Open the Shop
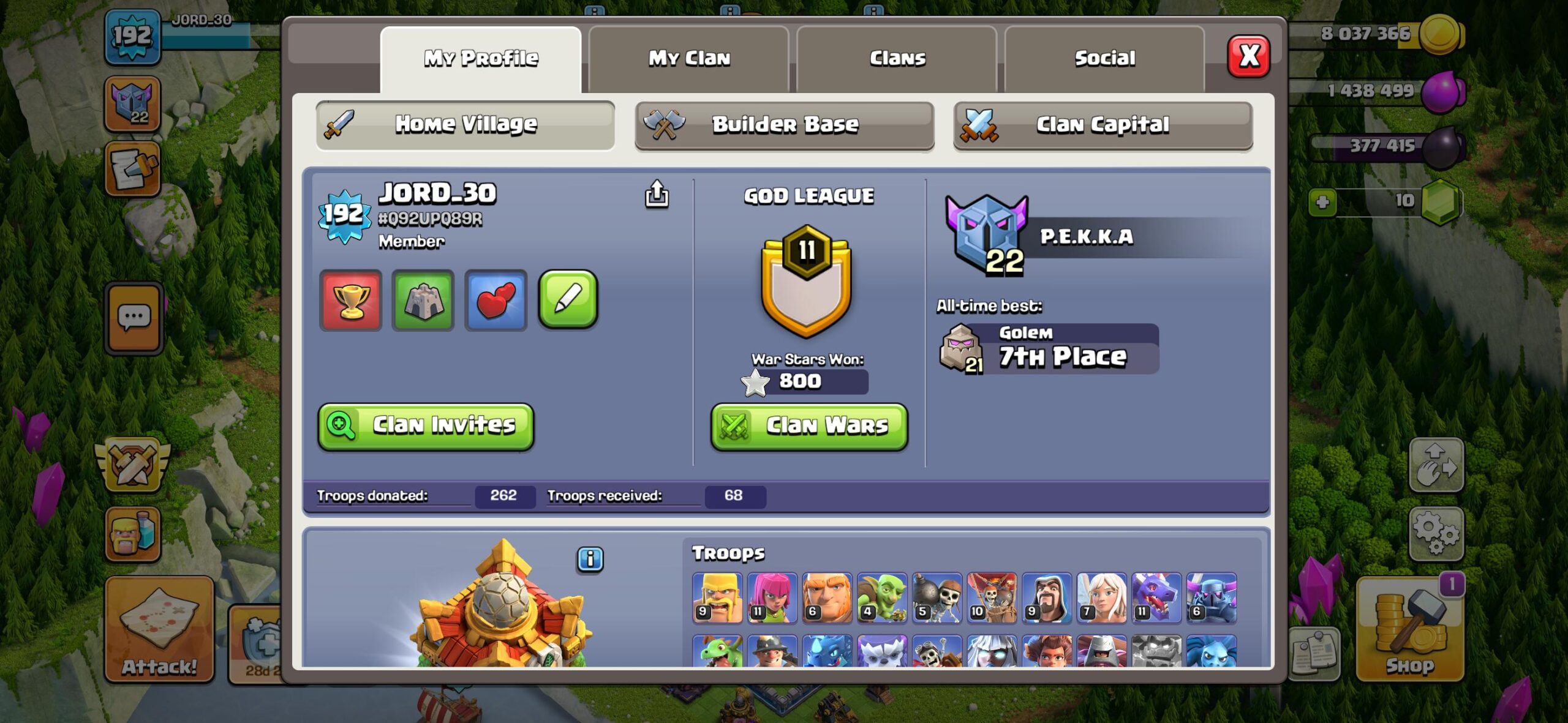Image resolution: width=1568 pixels, height=723 pixels. (1409, 631)
